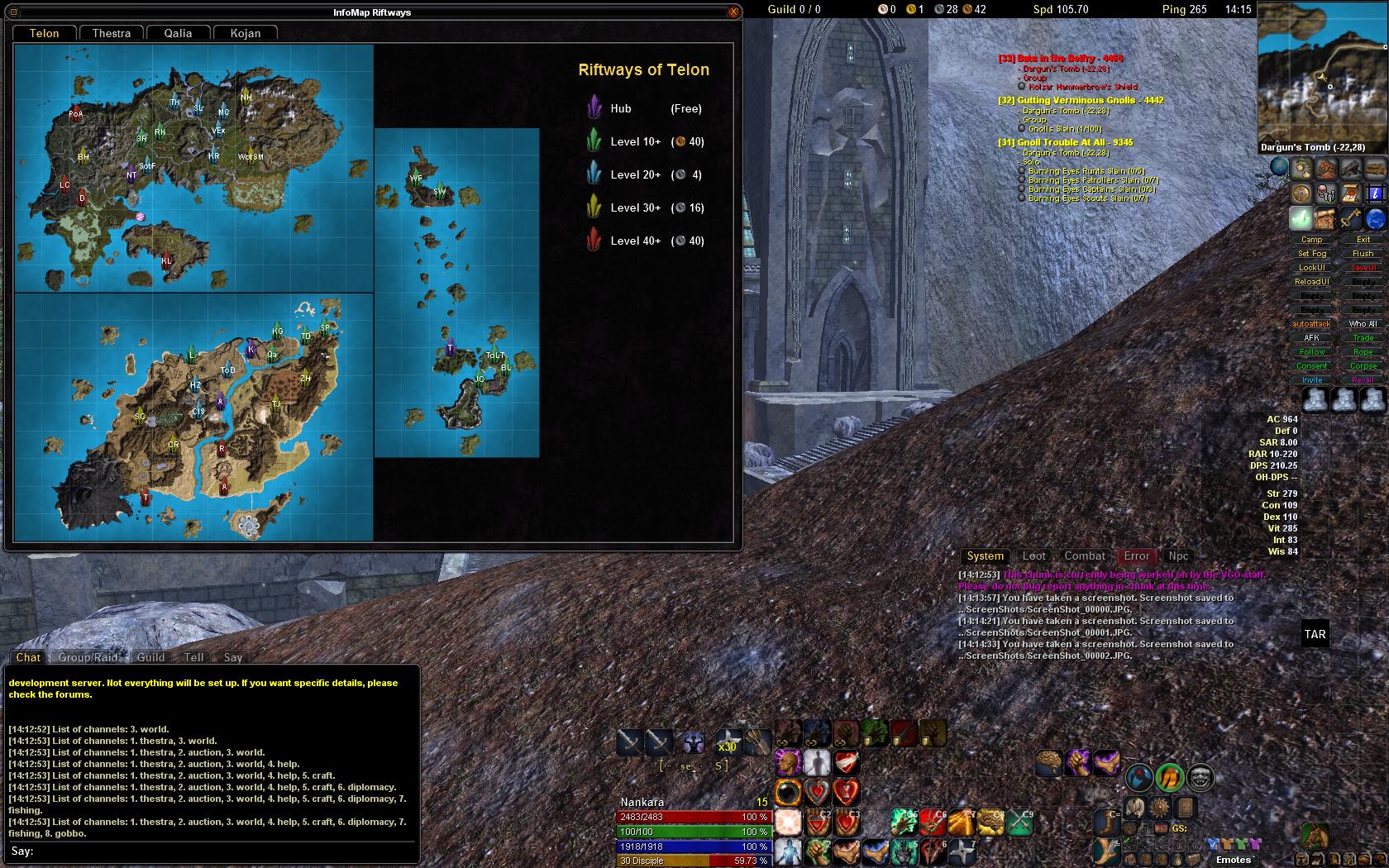Show the Error messages tab

(x=1136, y=556)
